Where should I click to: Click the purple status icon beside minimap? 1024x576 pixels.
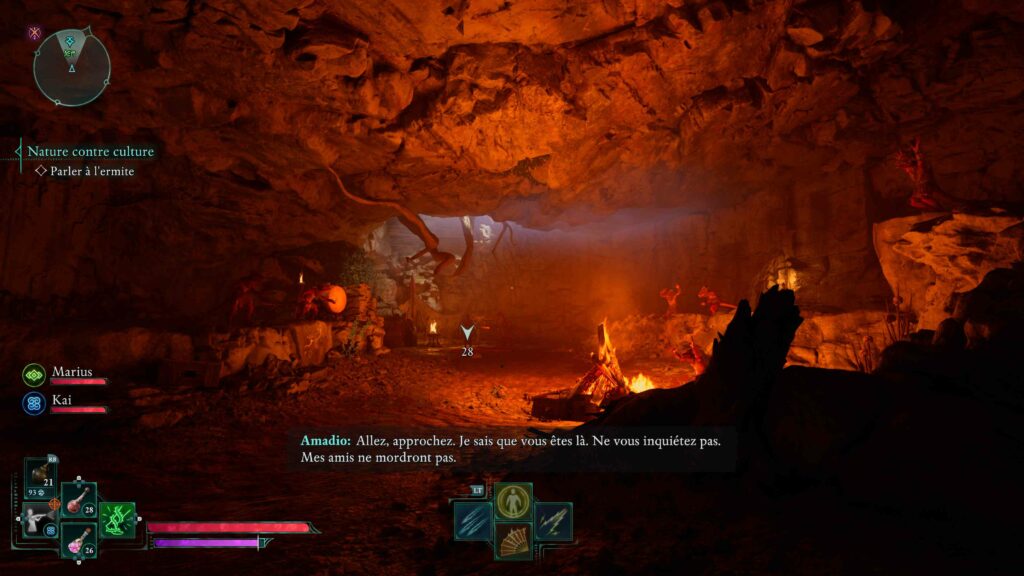coord(35,33)
